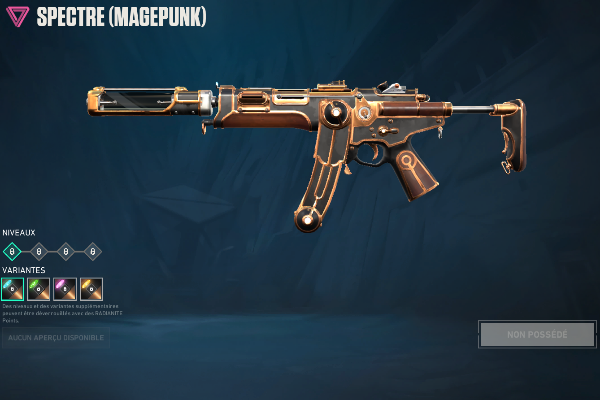Select the cyan variant swatch
This screenshot has width=600, height=400.
pyautogui.click(x=13, y=289)
